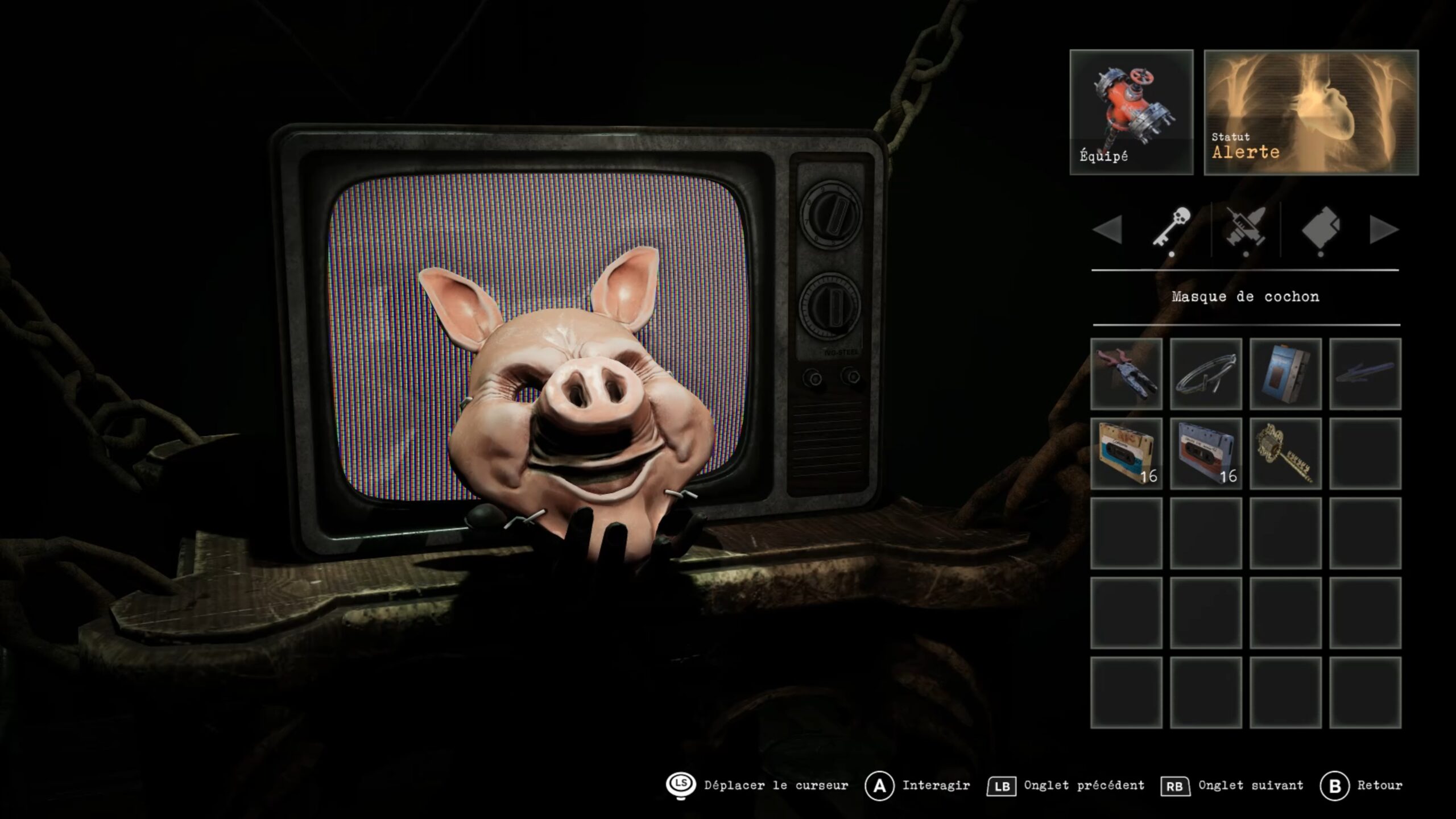The height and width of the screenshot is (819, 1456).
Task: Click the right arrow for next tab
Action: point(1384,230)
